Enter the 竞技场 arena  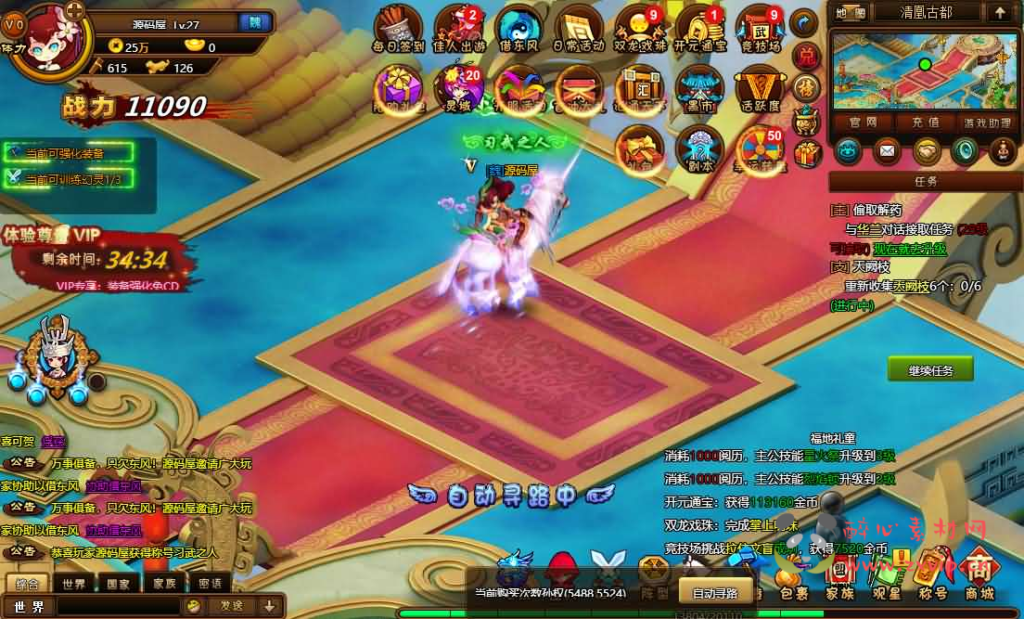tap(760, 28)
